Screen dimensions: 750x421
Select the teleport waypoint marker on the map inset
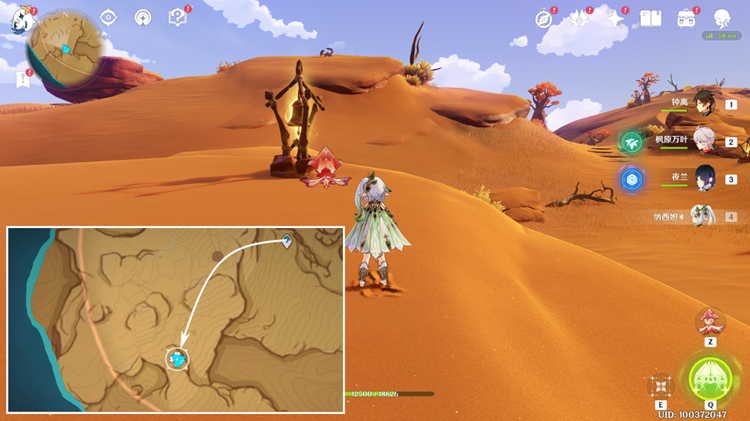(x=286, y=241)
